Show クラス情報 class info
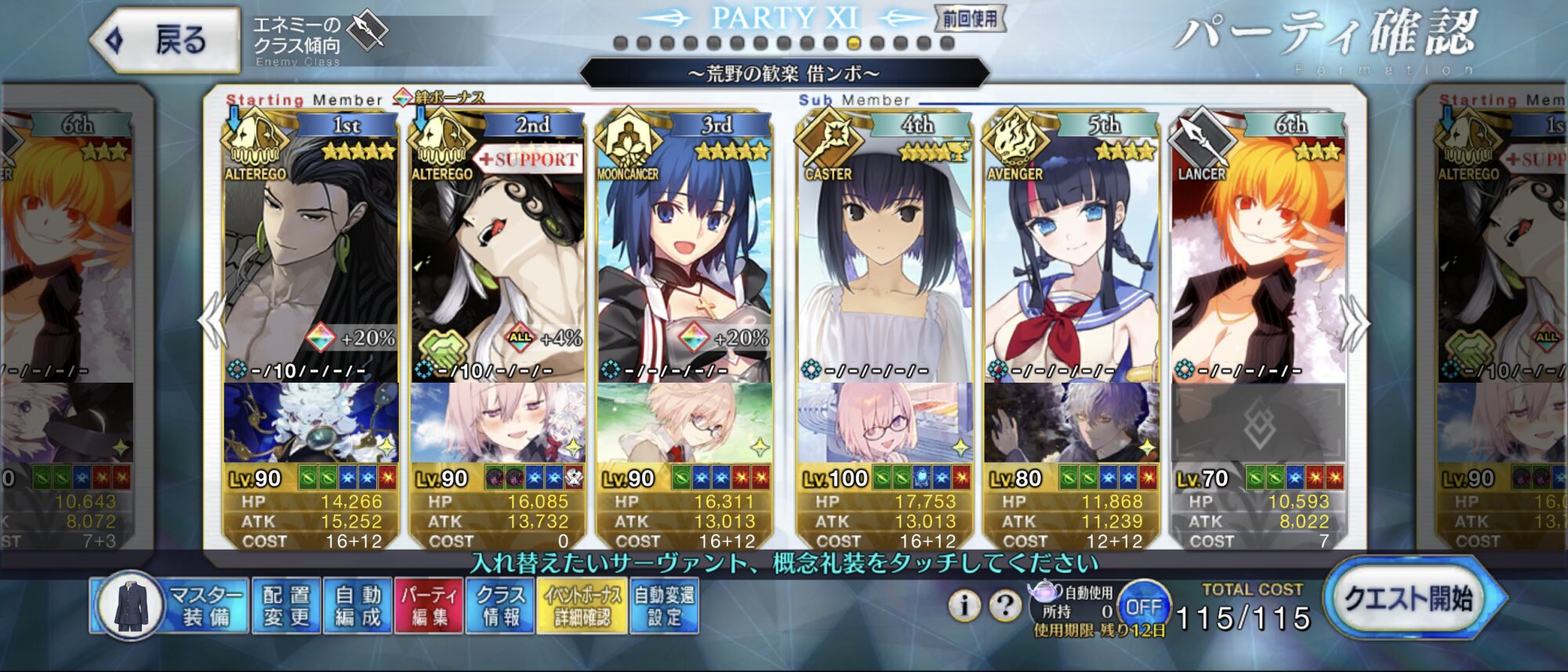Image resolution: width=1568 pixels, height=672 pixels. [x=500, y=606]
